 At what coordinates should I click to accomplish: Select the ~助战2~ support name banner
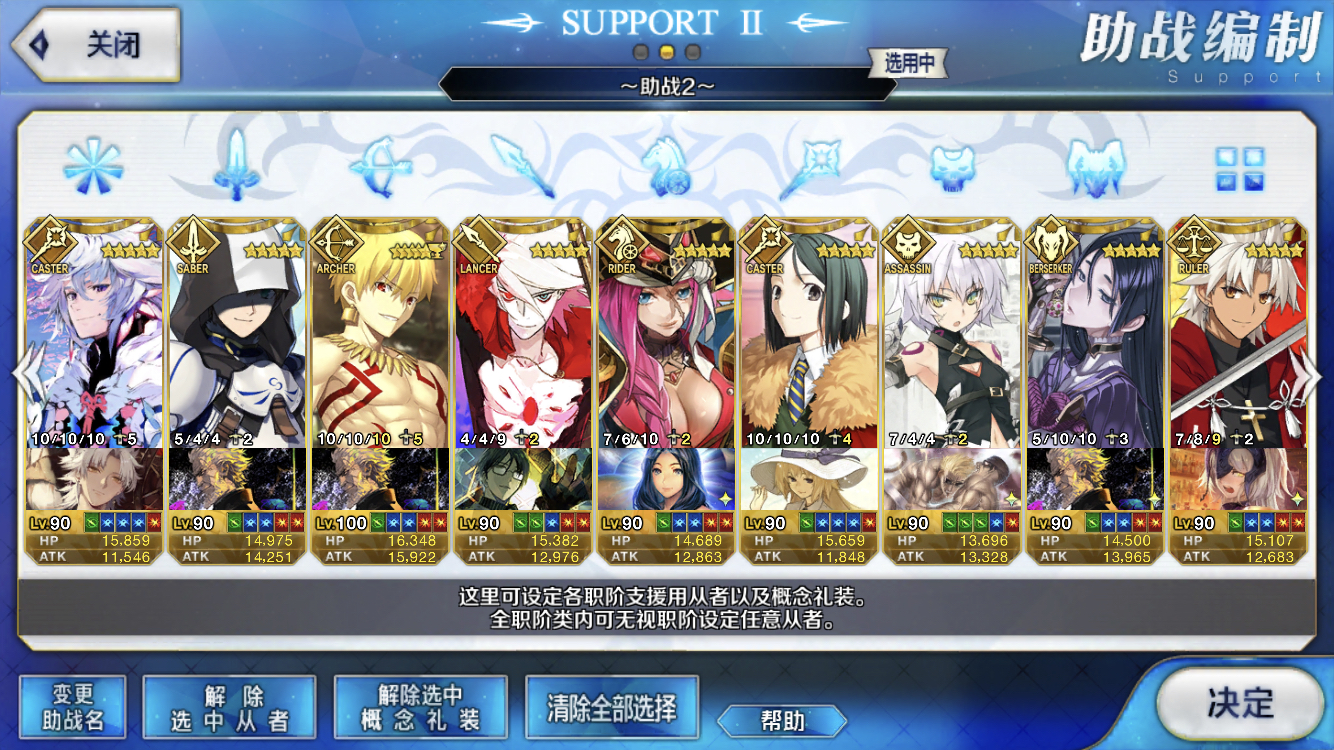click(667, 88)
